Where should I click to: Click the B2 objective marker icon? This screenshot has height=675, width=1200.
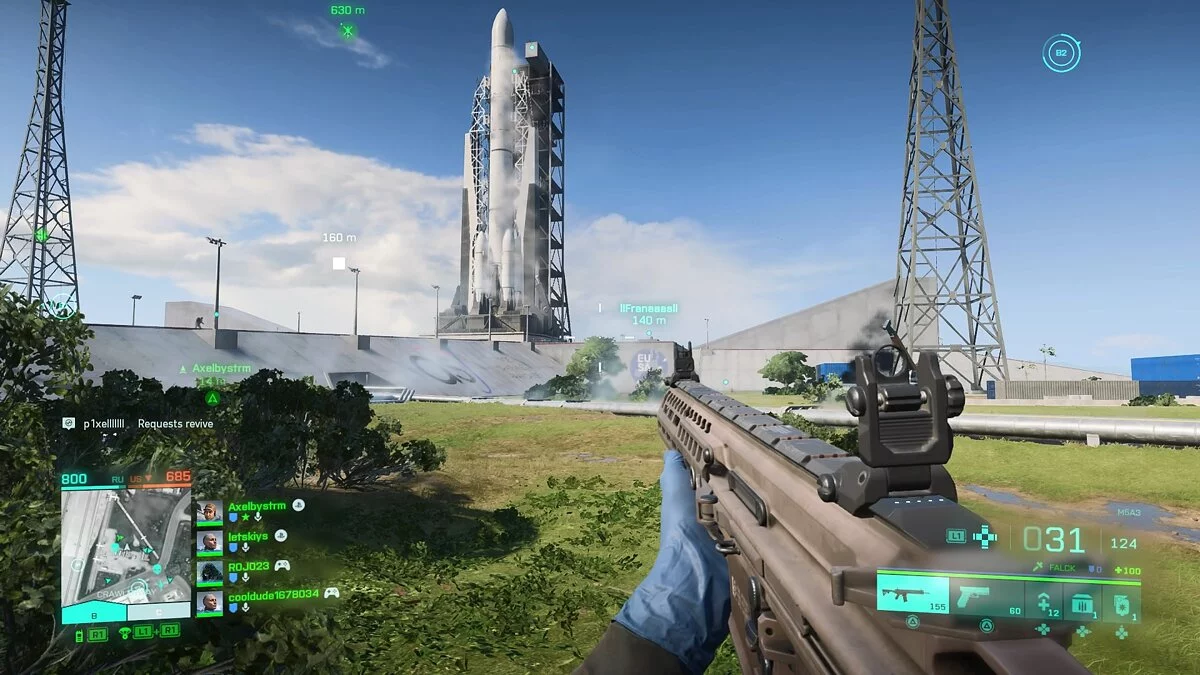[1060, 53]
